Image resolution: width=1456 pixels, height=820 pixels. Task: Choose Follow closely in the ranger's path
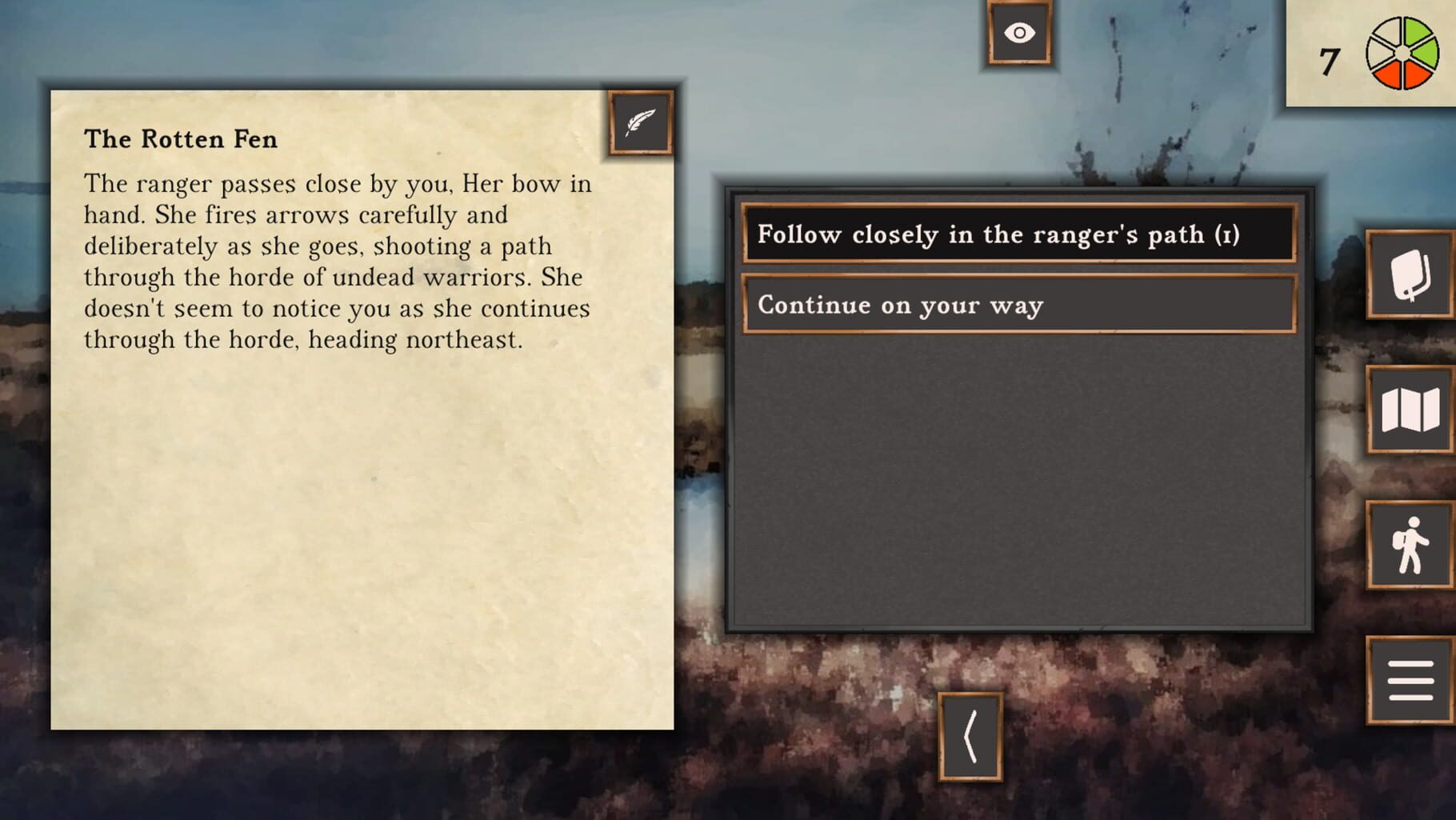click(x=1018, y=235)
